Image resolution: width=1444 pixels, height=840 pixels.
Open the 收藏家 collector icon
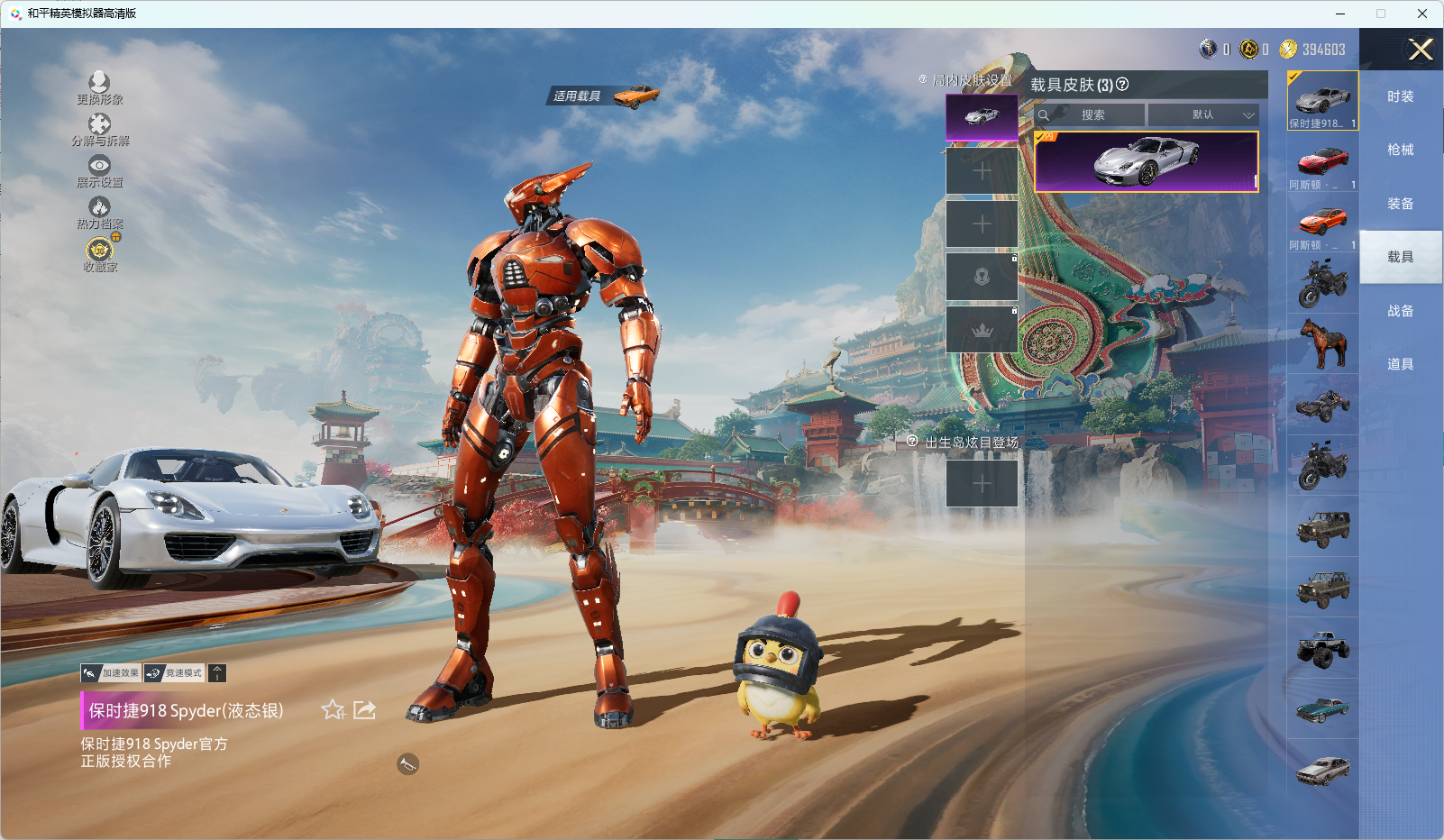99,253
